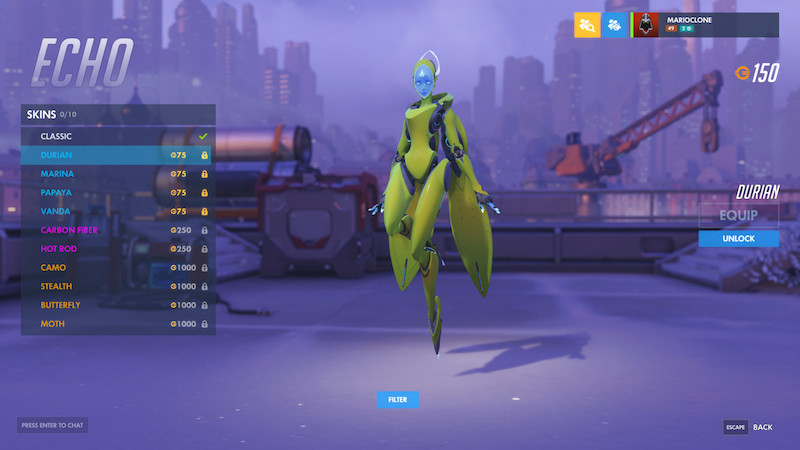800x450 pixels.
Task: Select the Vanda skin
Action: pyautogui.click(x=118, y=211)
